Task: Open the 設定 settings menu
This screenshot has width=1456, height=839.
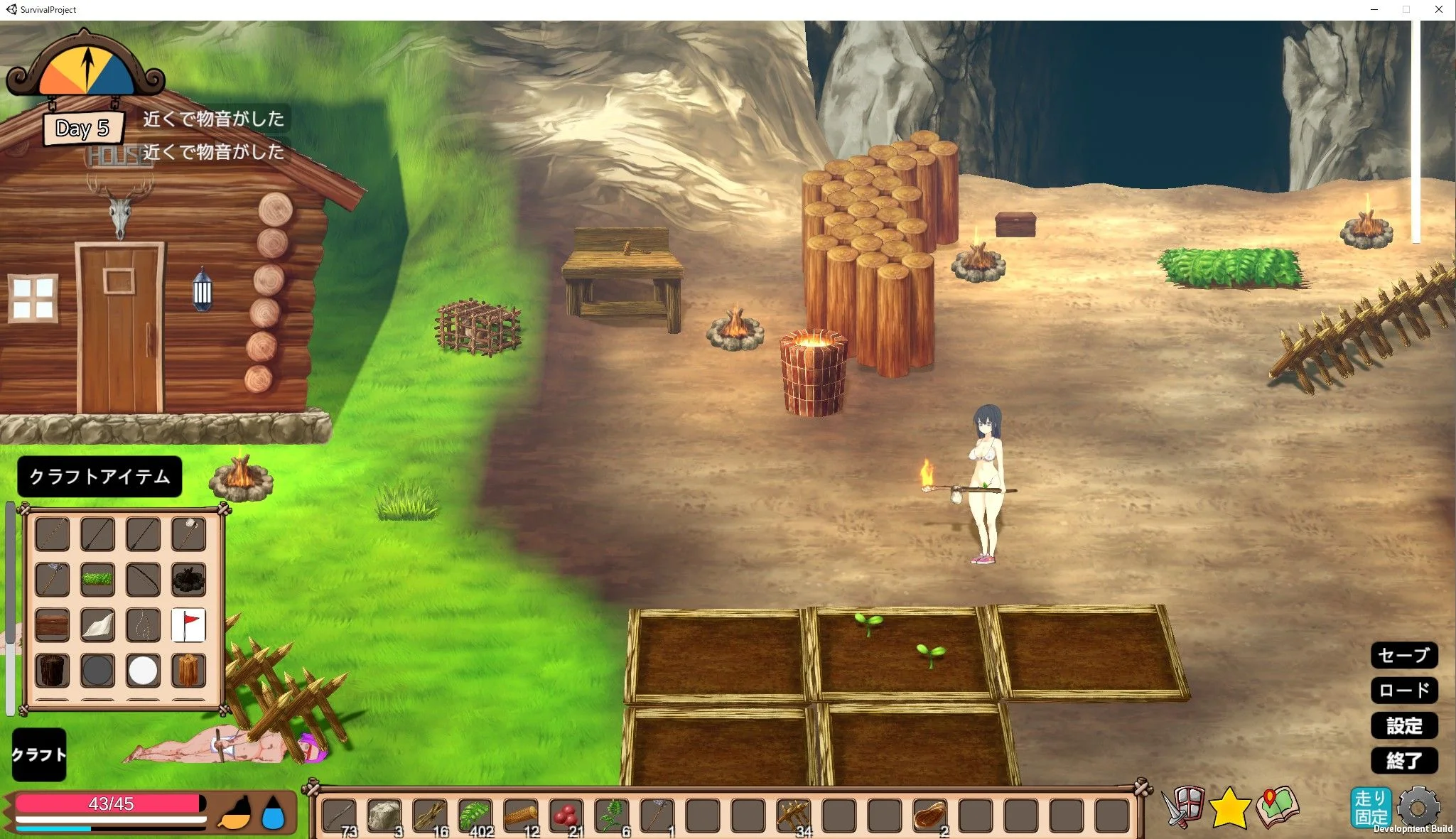Action: (1403, 725)
